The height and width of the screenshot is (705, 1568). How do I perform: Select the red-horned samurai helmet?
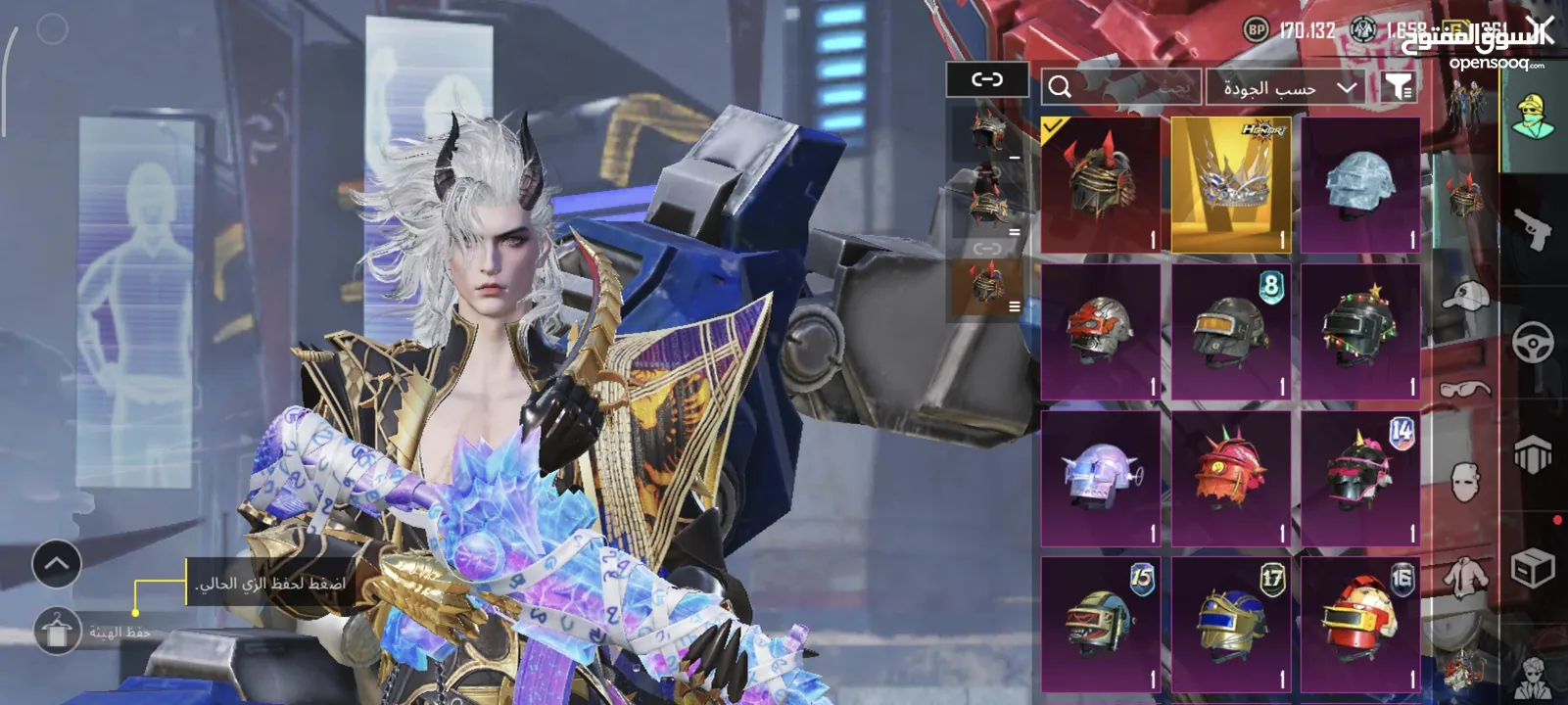point(1101,185)
